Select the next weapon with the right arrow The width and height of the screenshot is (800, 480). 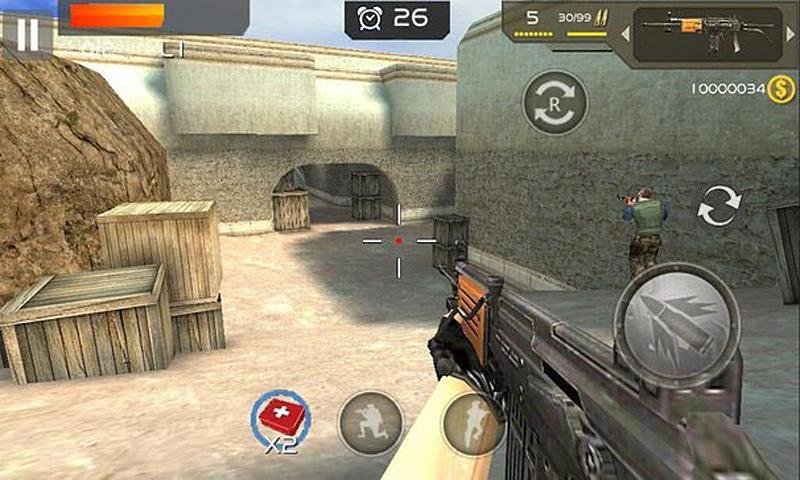click(791, 34)
